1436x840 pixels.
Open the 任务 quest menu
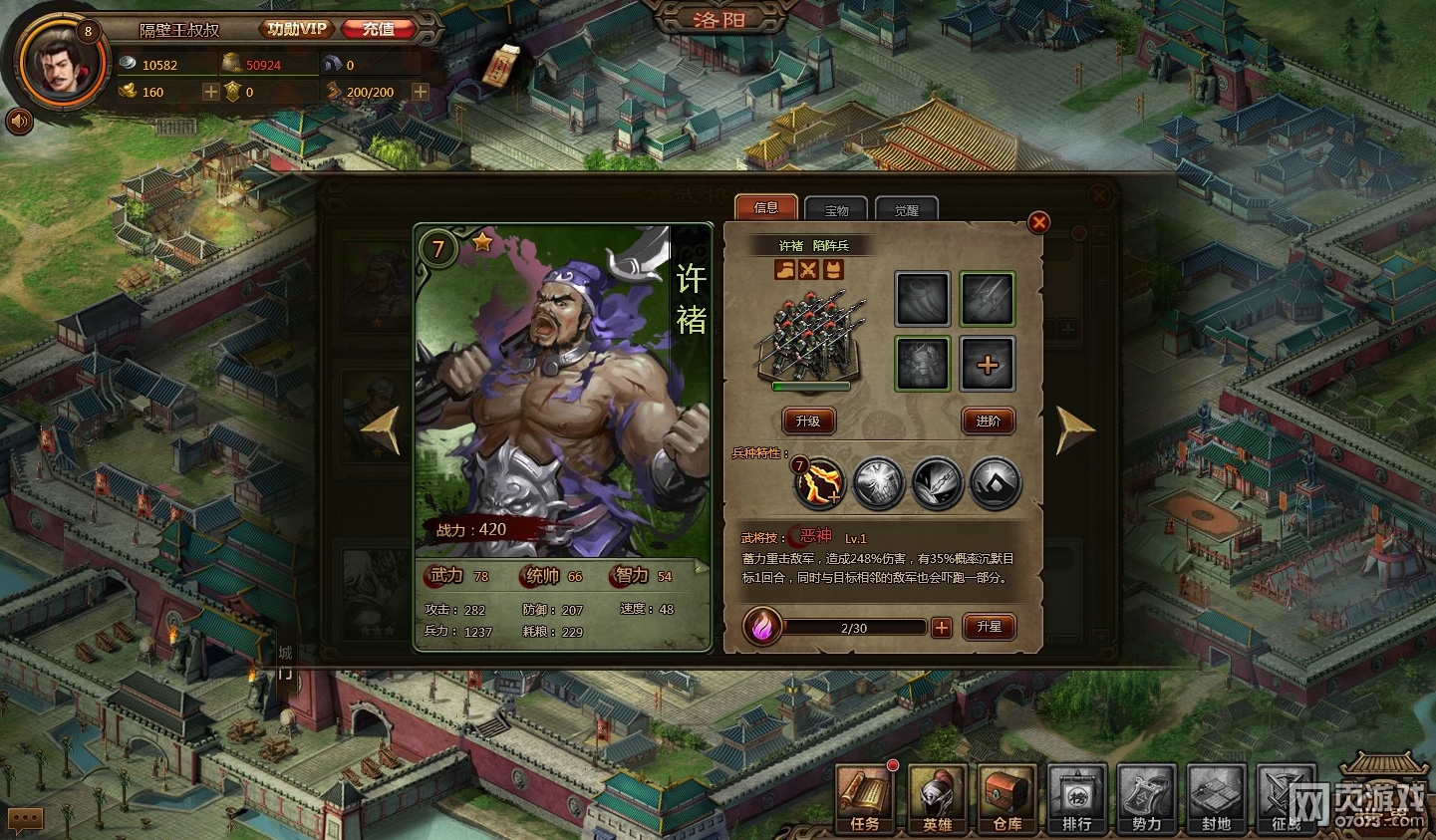[x=864, y=798]
